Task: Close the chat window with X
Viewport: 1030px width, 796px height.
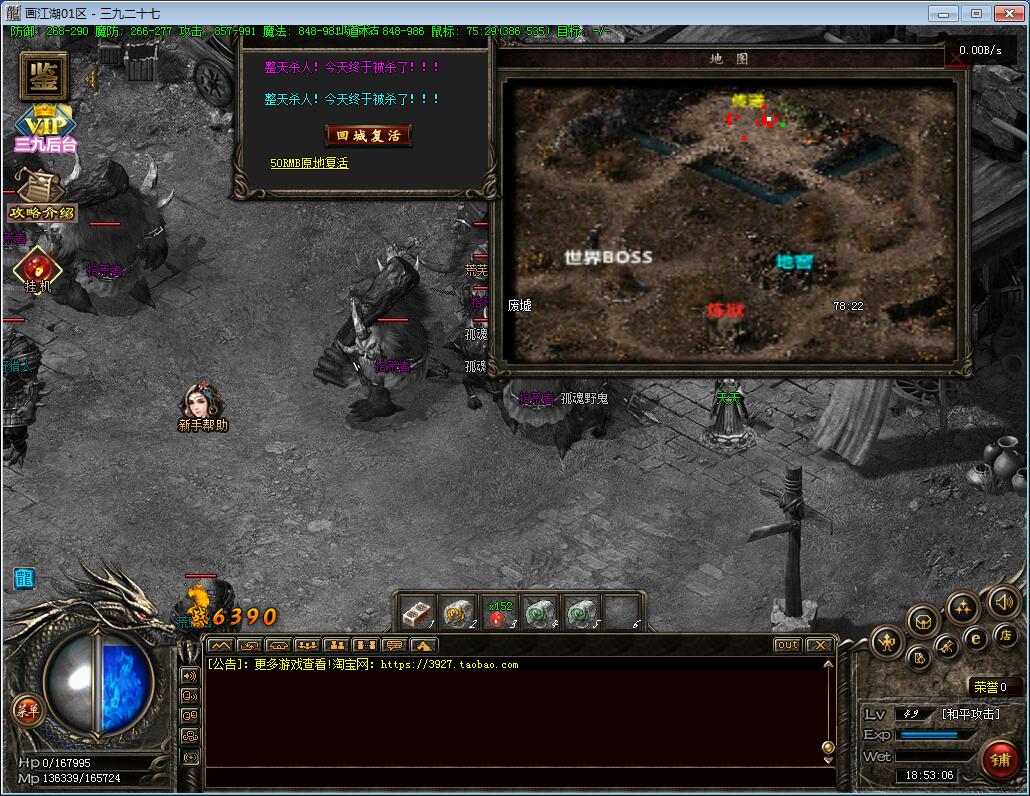Action: pyautogui.click(x=819, y=645)
